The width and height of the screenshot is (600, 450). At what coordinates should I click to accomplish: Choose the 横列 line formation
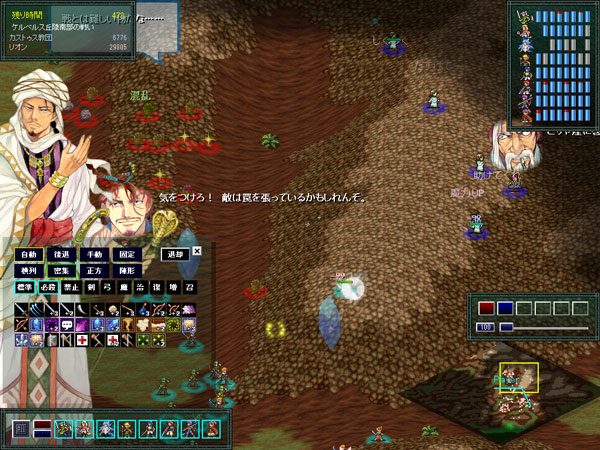[29, 271]
